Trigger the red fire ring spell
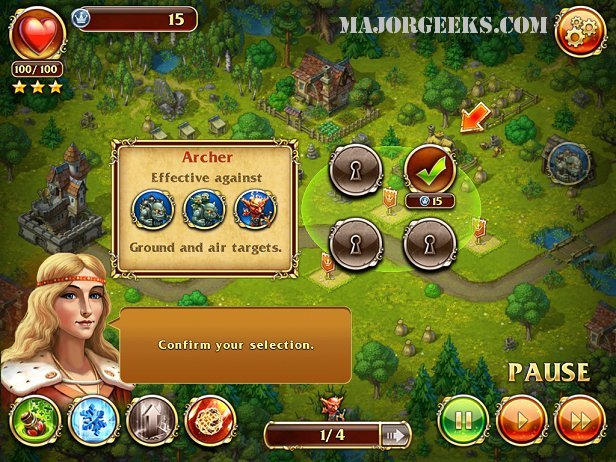Viewport: 616px width, 462px height. pos(209,420)
